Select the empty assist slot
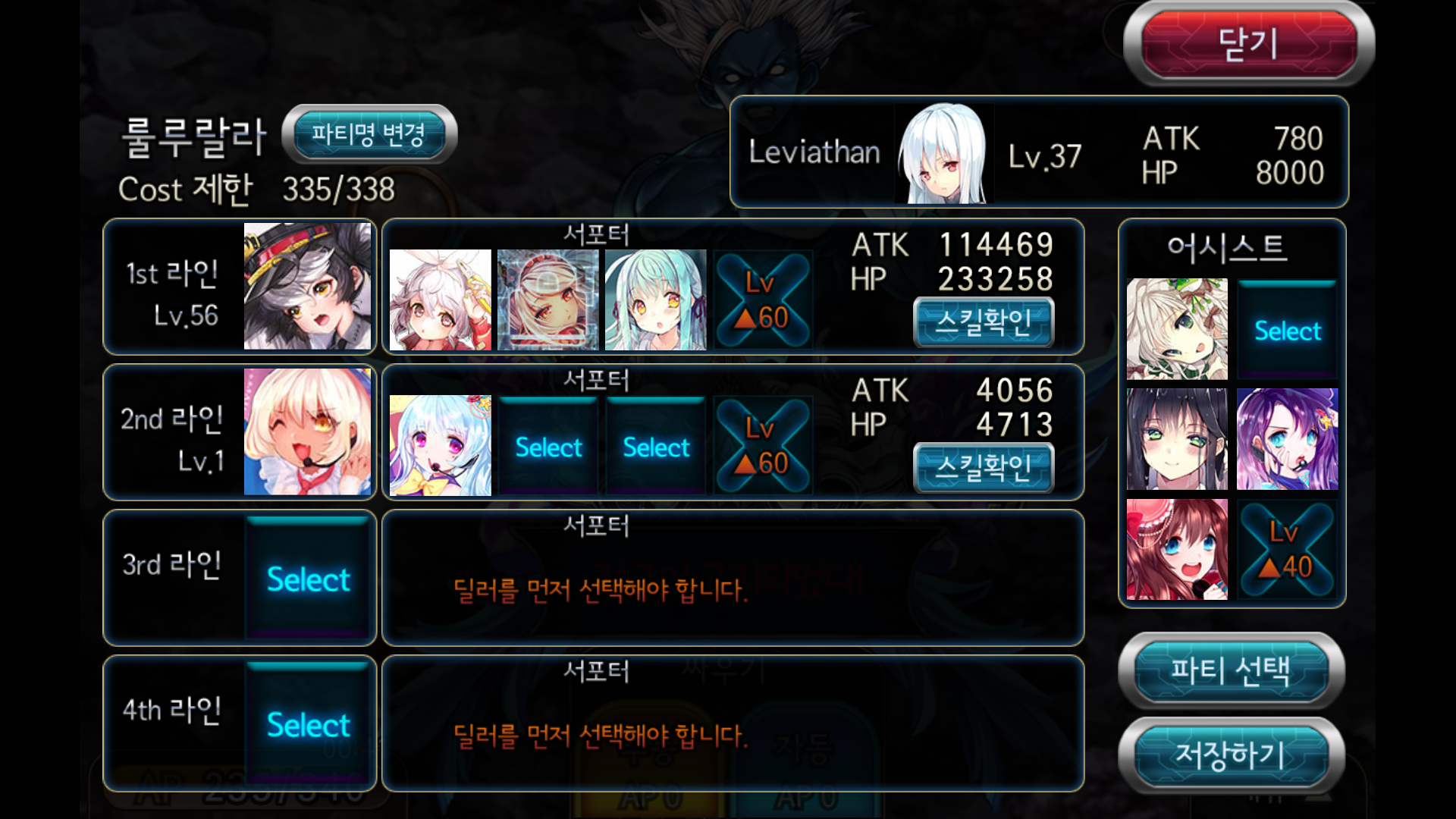 (1287, 331)
